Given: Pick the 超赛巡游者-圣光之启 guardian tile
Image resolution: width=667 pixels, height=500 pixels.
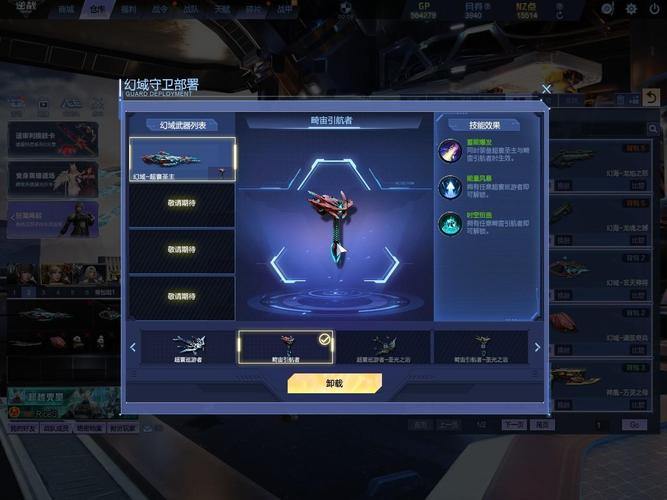Looking at the screenshot, I should [x=383, y=346].
